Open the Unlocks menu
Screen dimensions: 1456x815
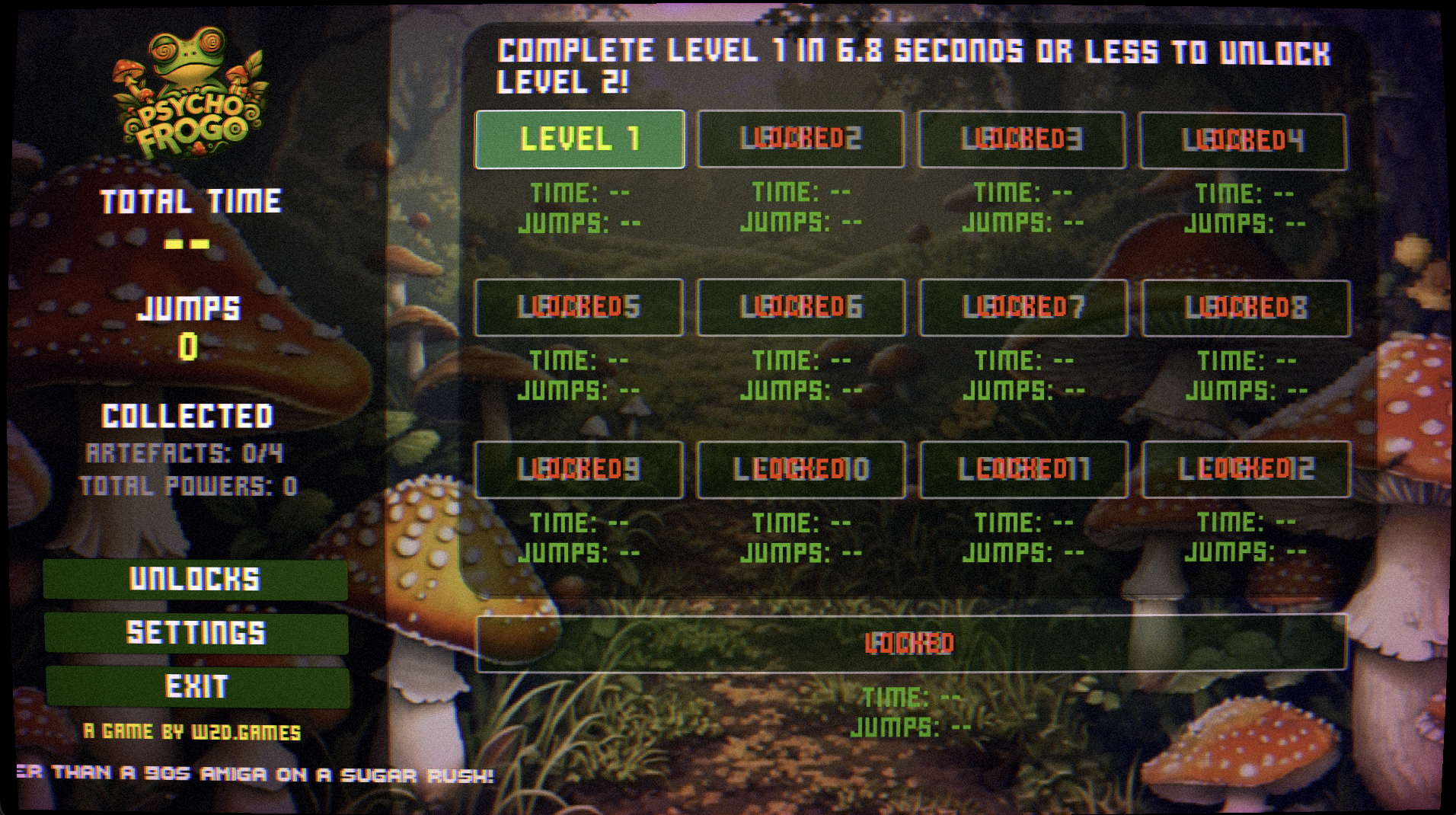point(196,580)
